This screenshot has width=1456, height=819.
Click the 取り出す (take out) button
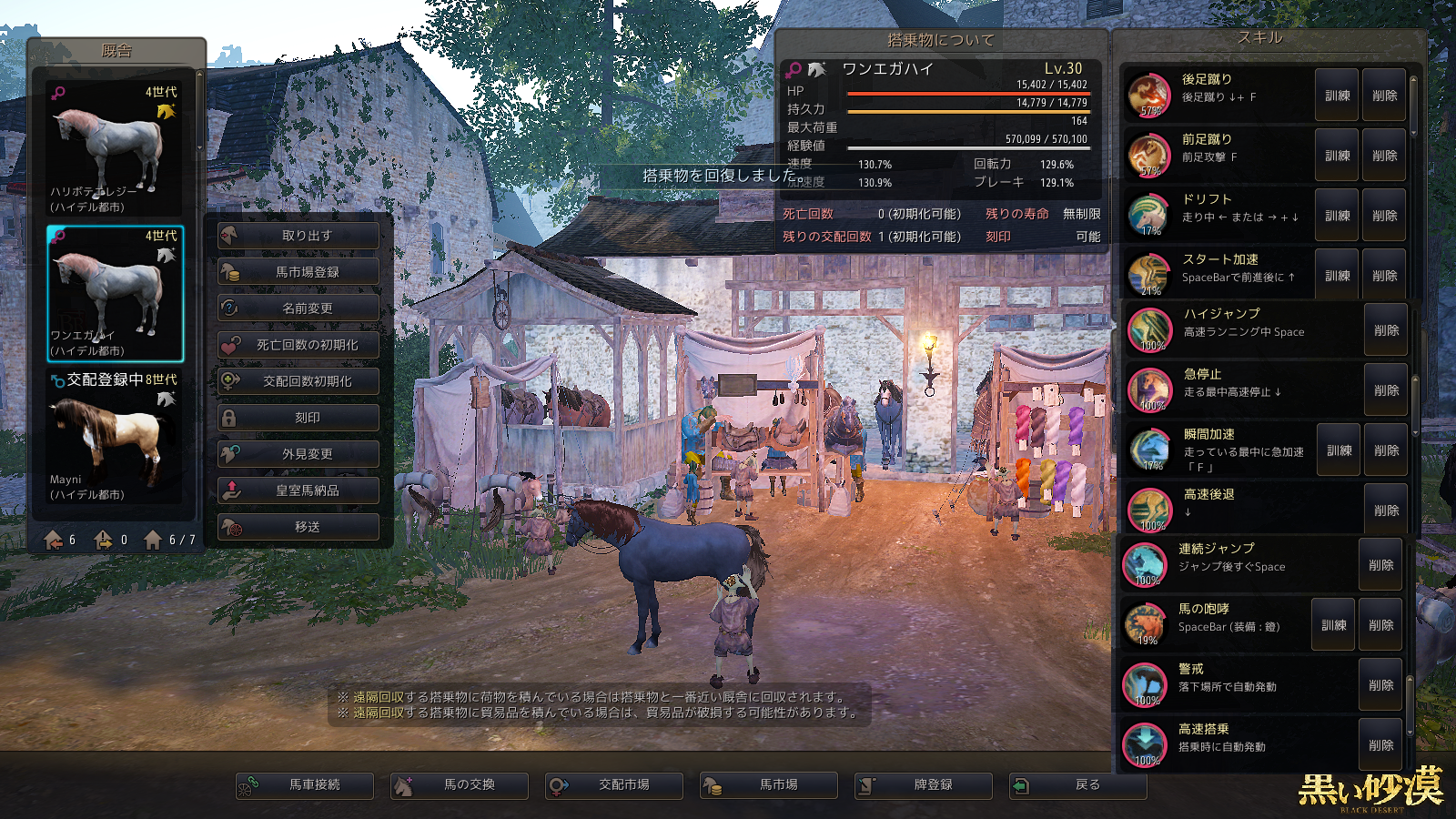[x=298, y=236]
